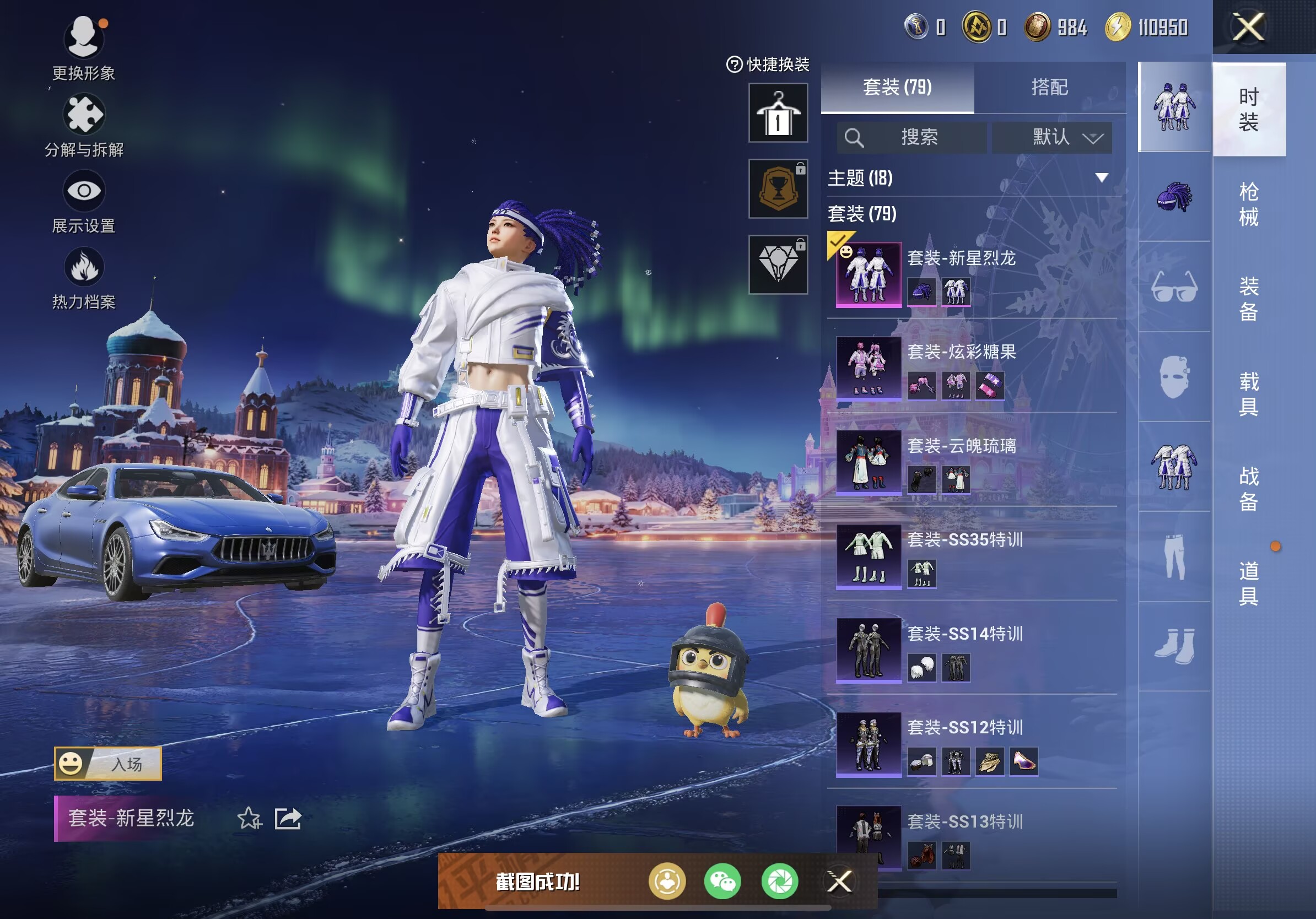Favorite the outfit with the star icon
This screenshot has height=919, width=1316.
click(249, 818)
